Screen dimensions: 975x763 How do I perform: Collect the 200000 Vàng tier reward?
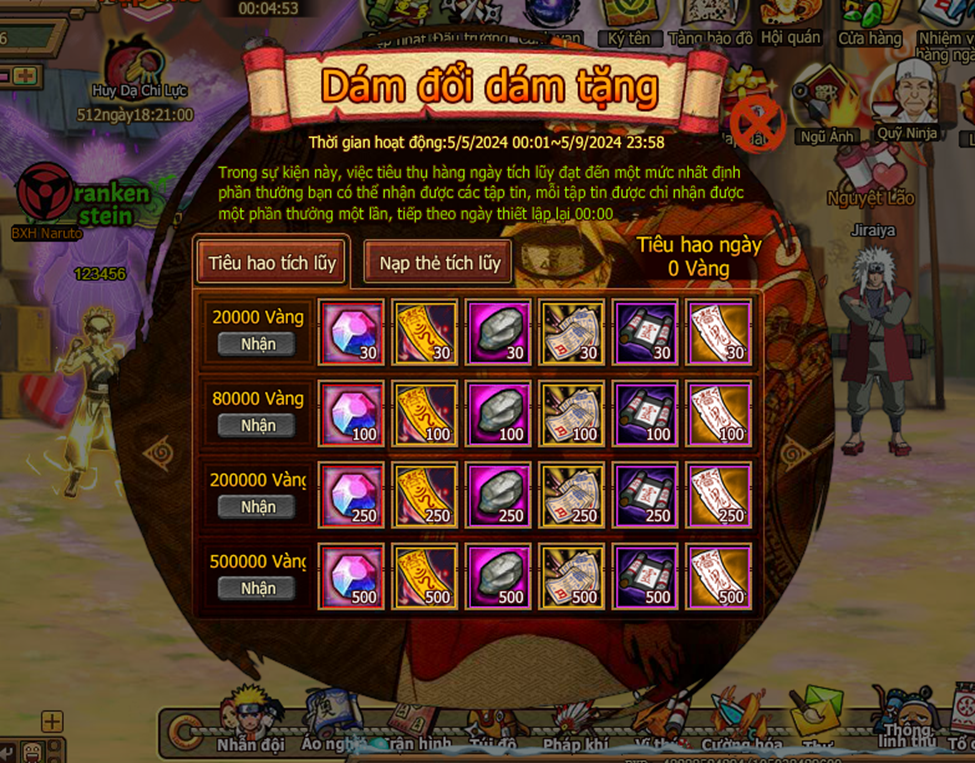click(257, 507)
